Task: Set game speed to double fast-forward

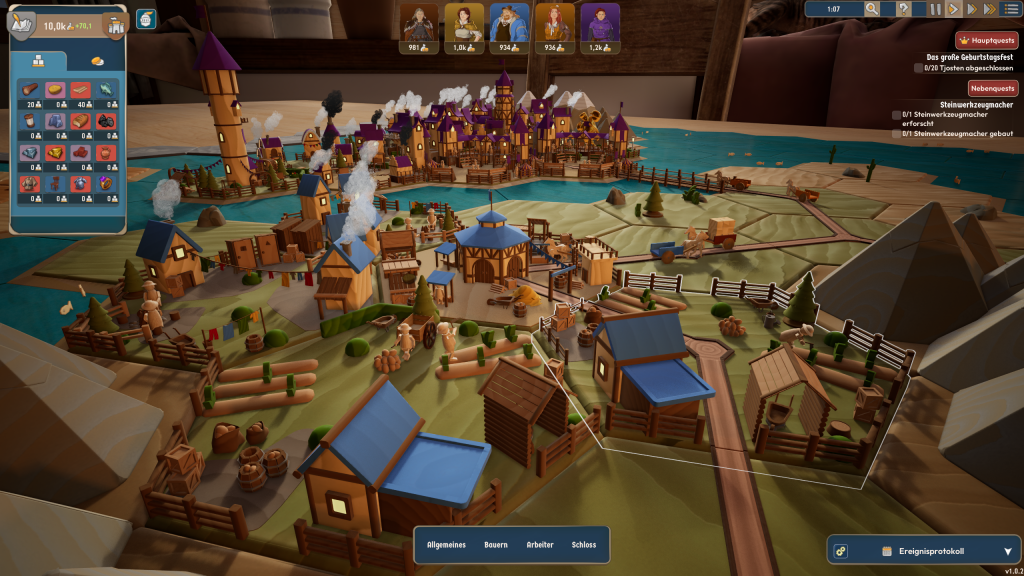Action: (971, 9)
